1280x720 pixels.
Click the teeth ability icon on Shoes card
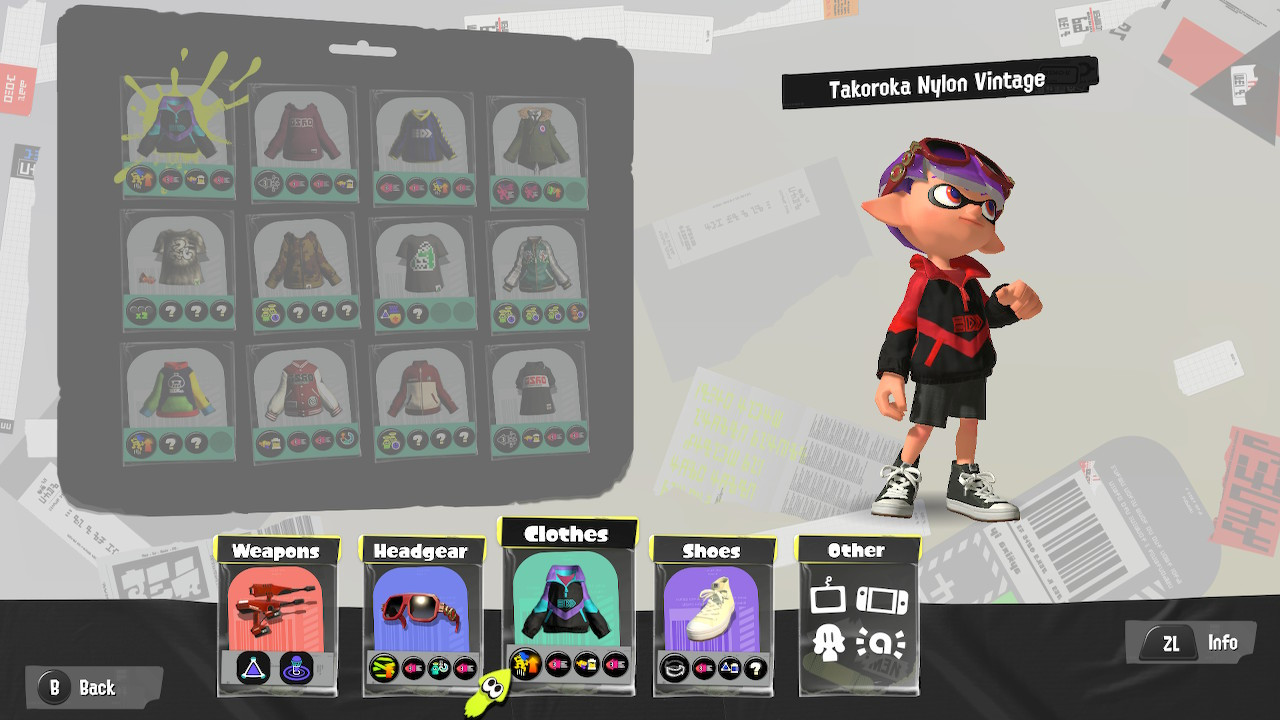[x=674, y=667]
